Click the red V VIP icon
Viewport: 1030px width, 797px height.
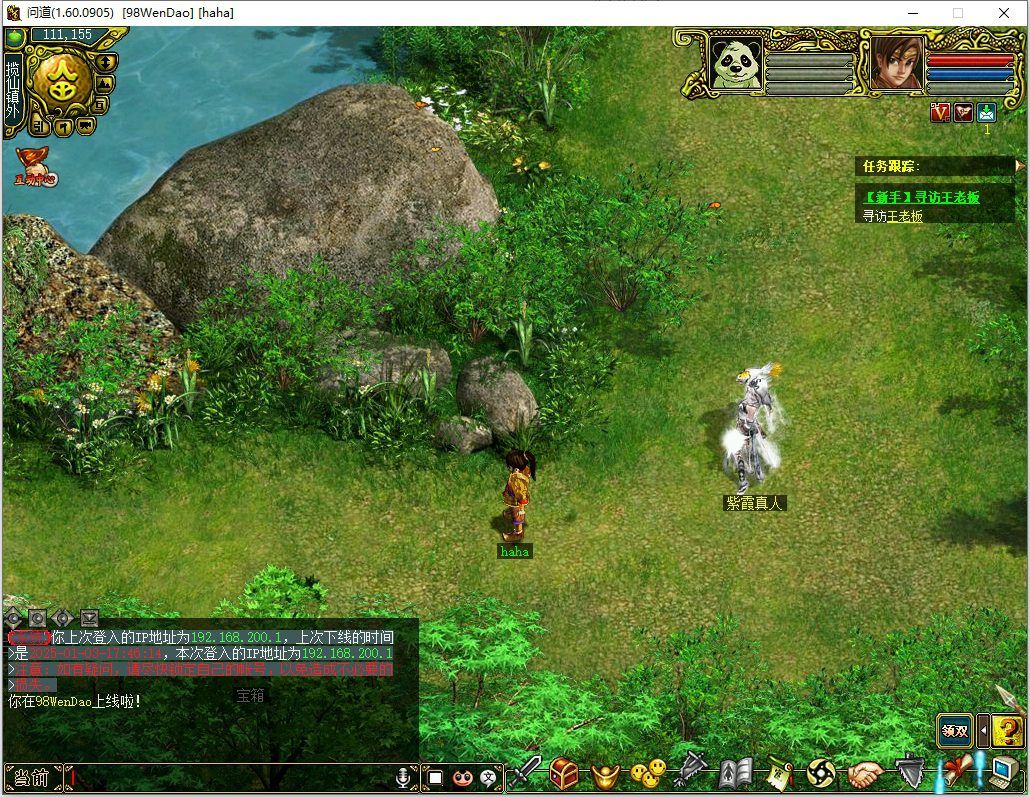(939, 112)
